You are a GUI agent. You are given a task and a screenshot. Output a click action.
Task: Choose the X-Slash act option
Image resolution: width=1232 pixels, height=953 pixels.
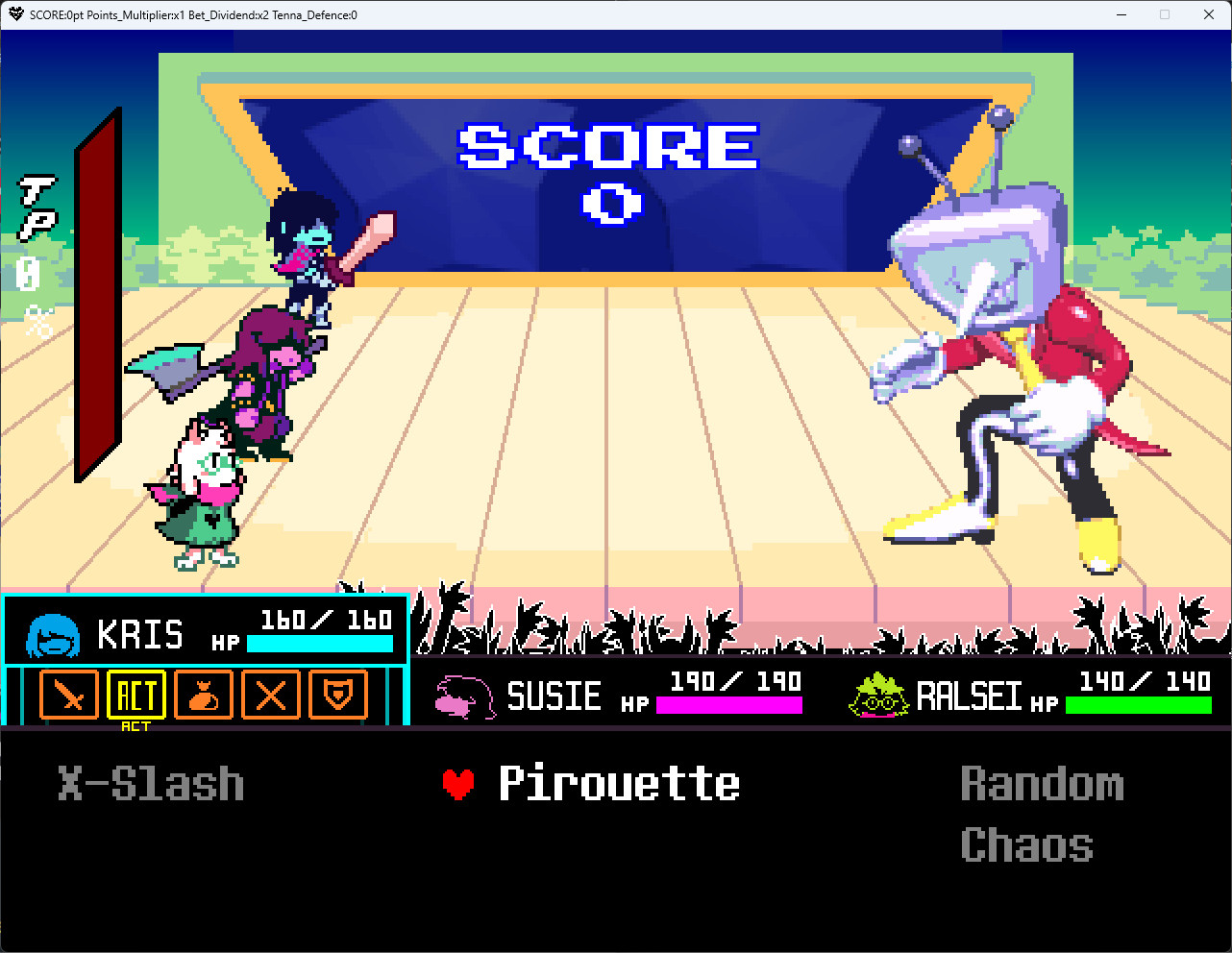point(150,783)
